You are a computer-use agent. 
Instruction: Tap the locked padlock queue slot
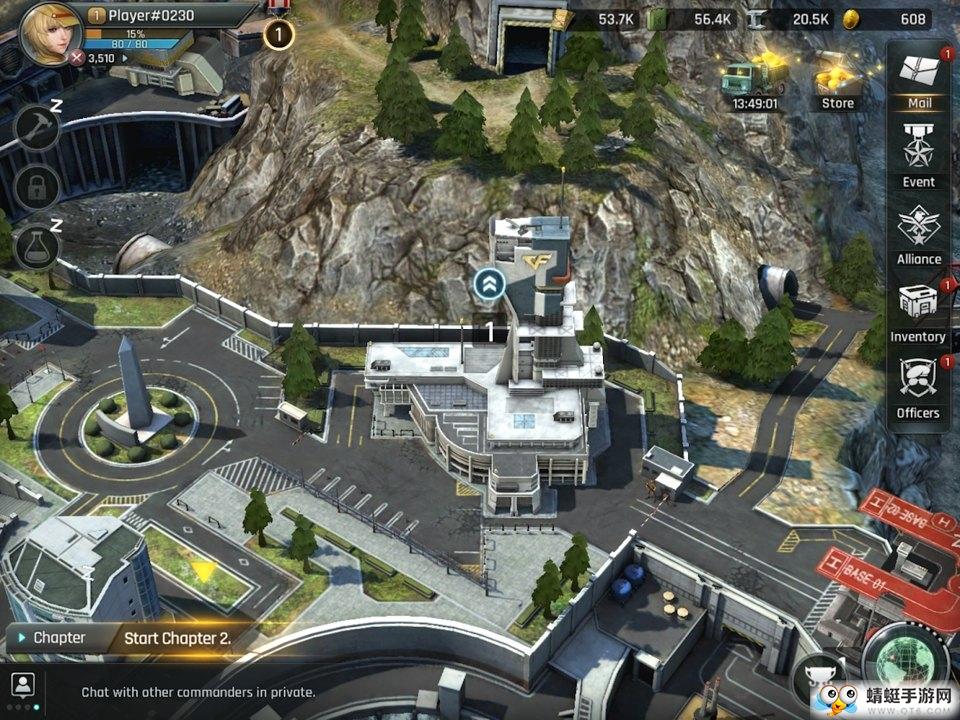point(37,187)
